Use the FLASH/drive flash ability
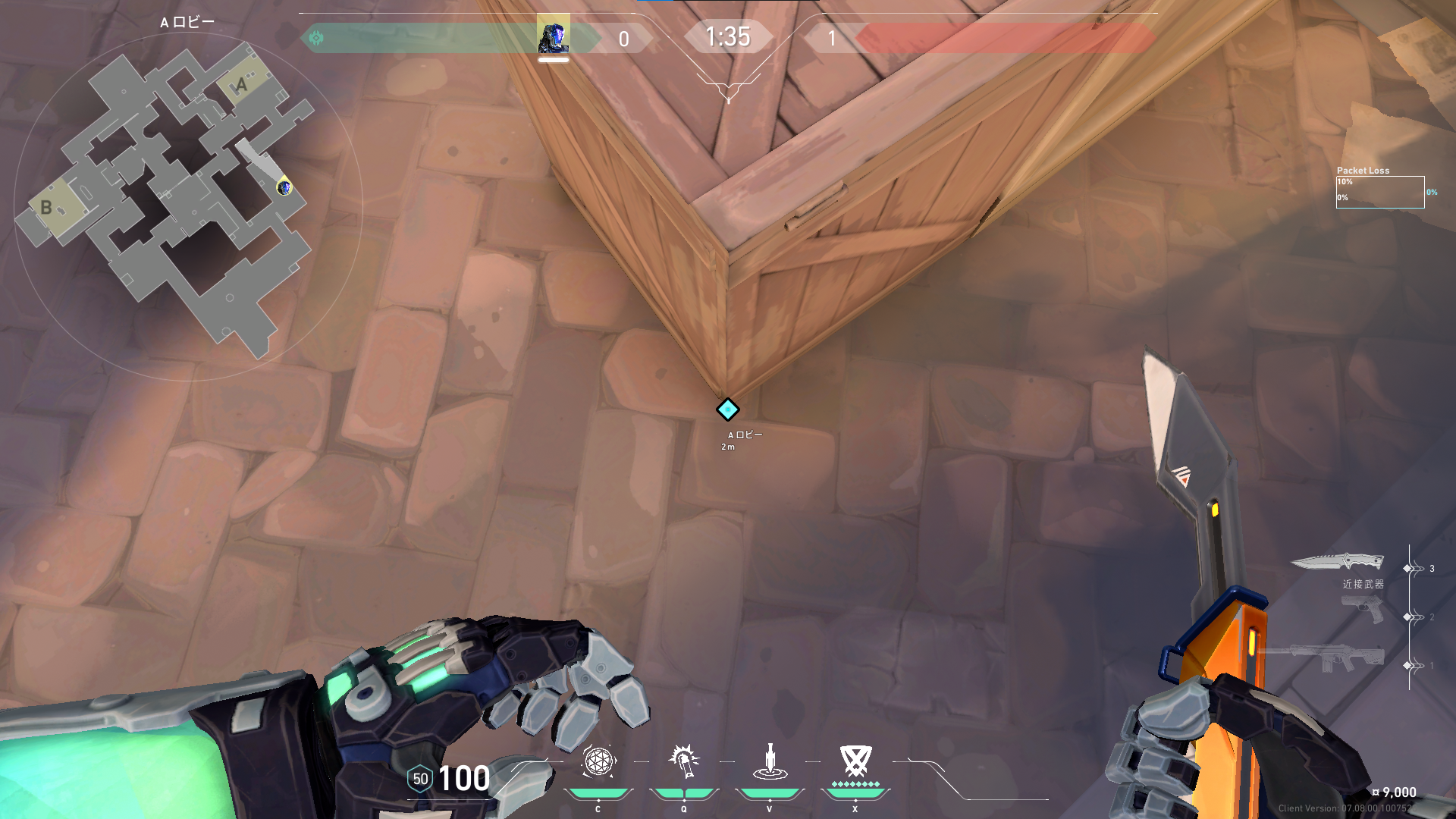The image size is (1456, 819). [x=684, y=762]
